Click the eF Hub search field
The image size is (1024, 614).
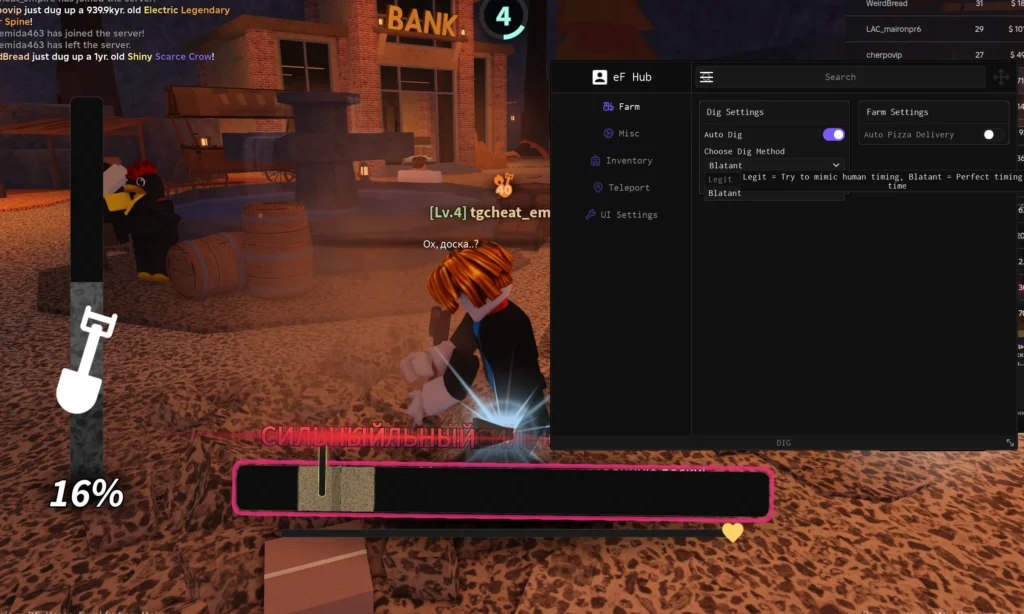(x=840, y=77)
